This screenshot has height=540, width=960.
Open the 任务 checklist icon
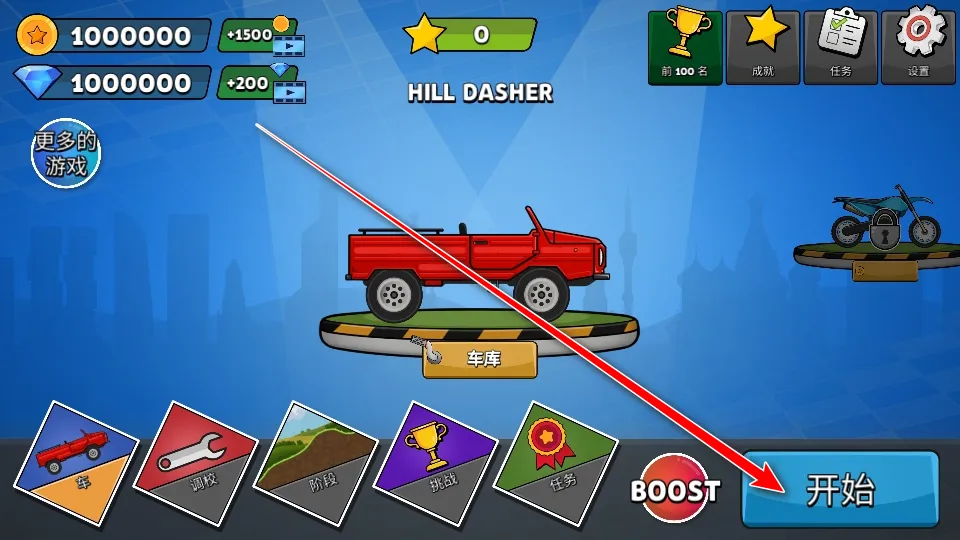(x=840, y=47)
